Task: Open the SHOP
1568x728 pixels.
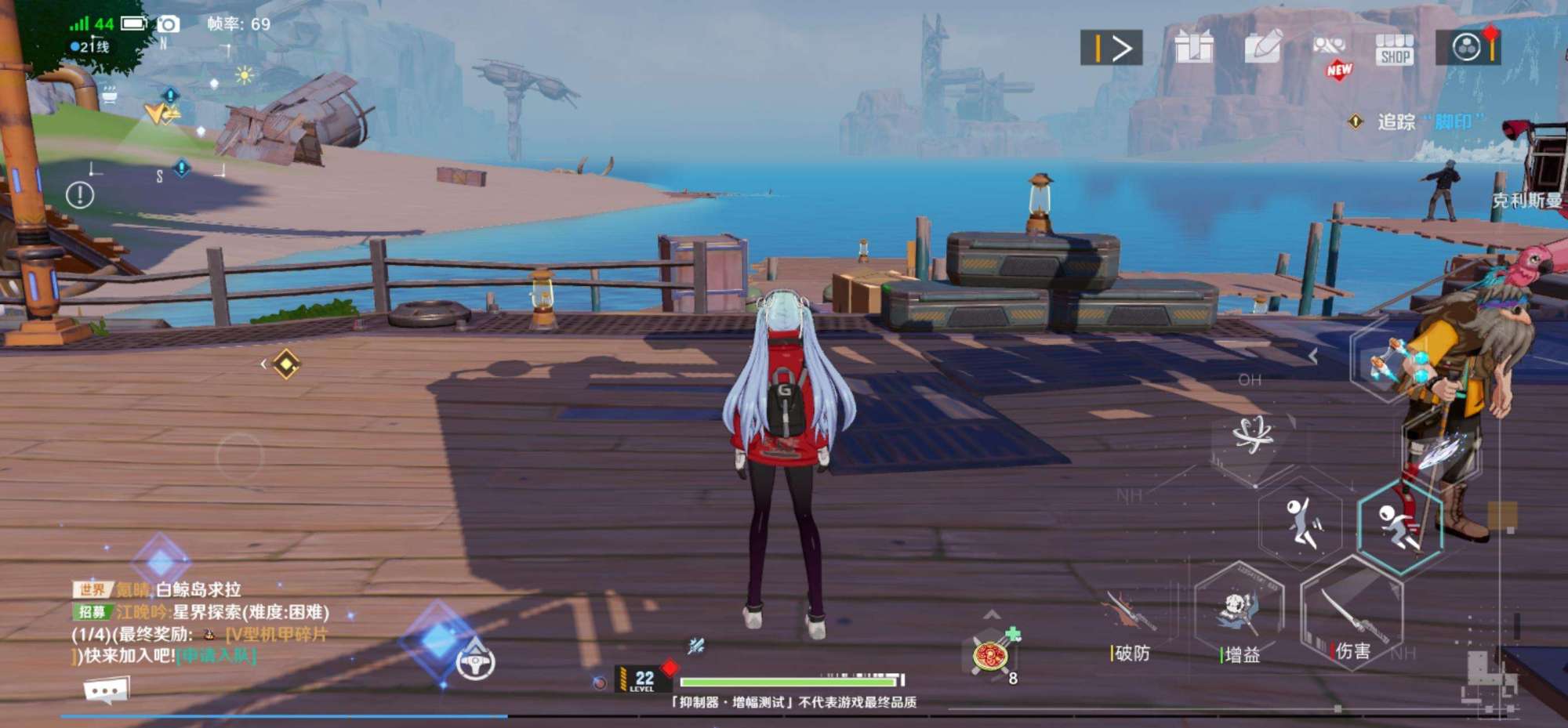Action: (x=1395, y=49)
